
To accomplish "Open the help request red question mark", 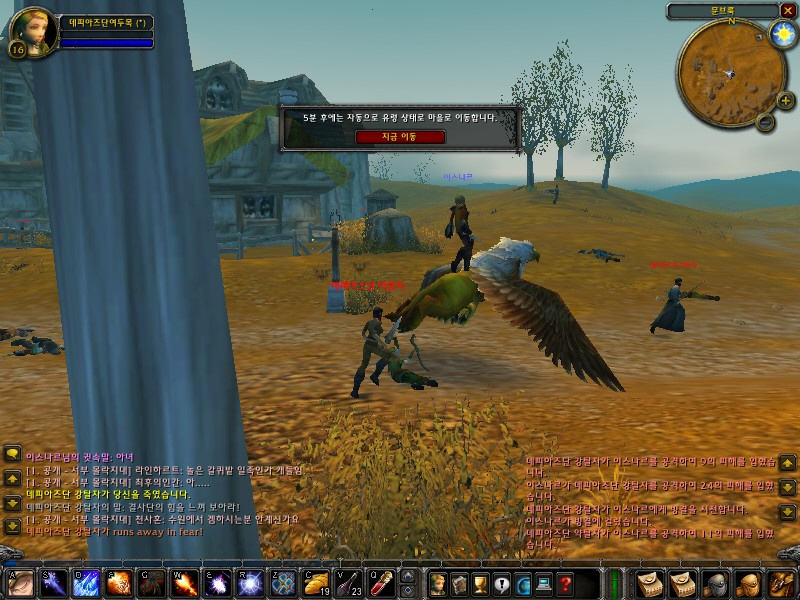I will [x=566, y=583].
